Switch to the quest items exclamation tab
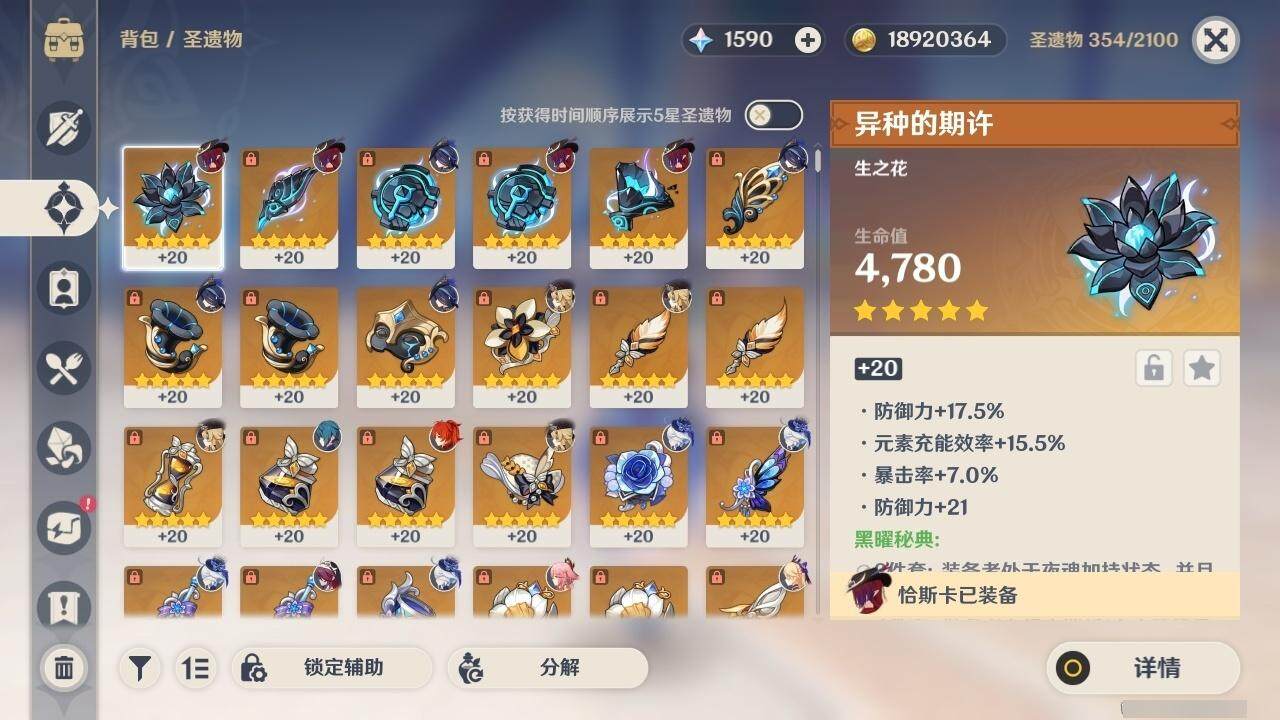 click(64, 607)
